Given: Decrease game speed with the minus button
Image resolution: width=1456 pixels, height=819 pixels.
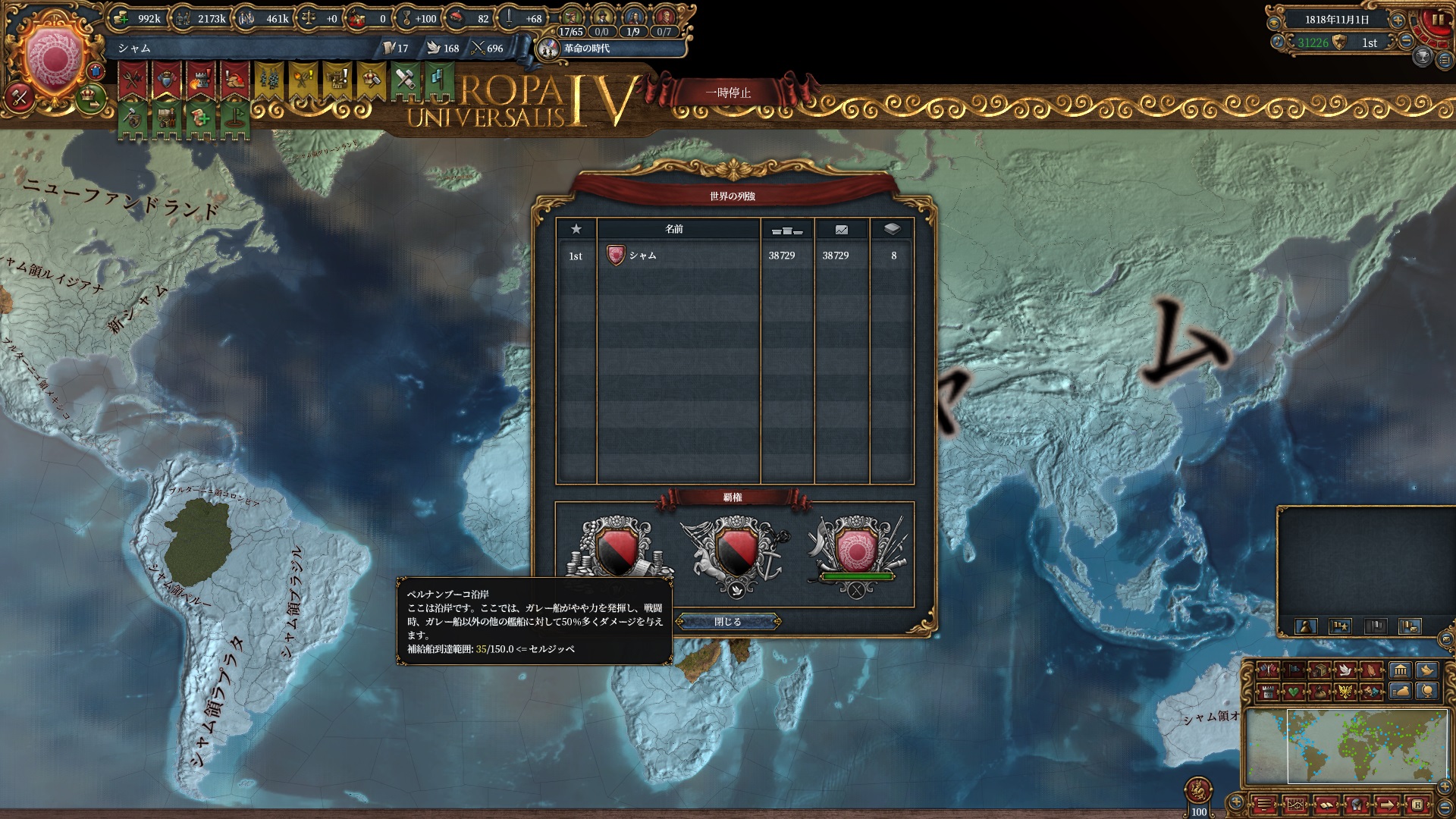Looking at the screenshot, I should coord(1406,42).
